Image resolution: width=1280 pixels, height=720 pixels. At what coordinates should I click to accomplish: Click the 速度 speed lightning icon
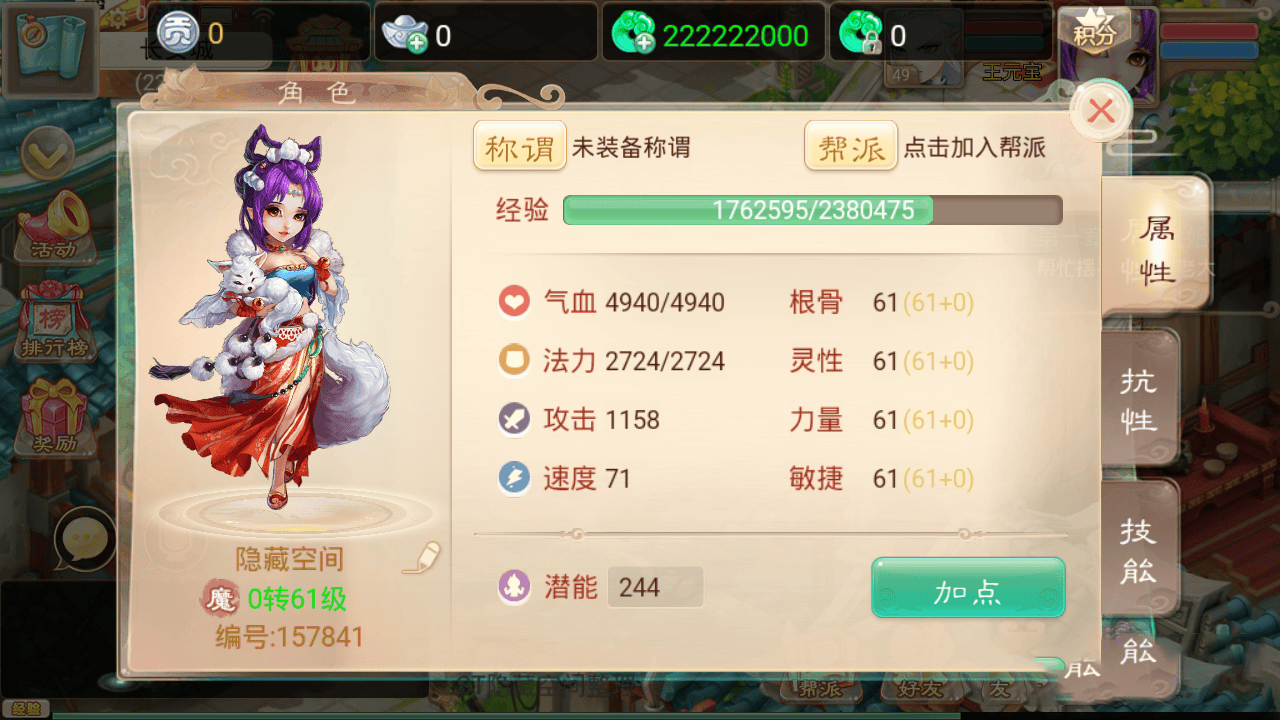tap(514, 478)
